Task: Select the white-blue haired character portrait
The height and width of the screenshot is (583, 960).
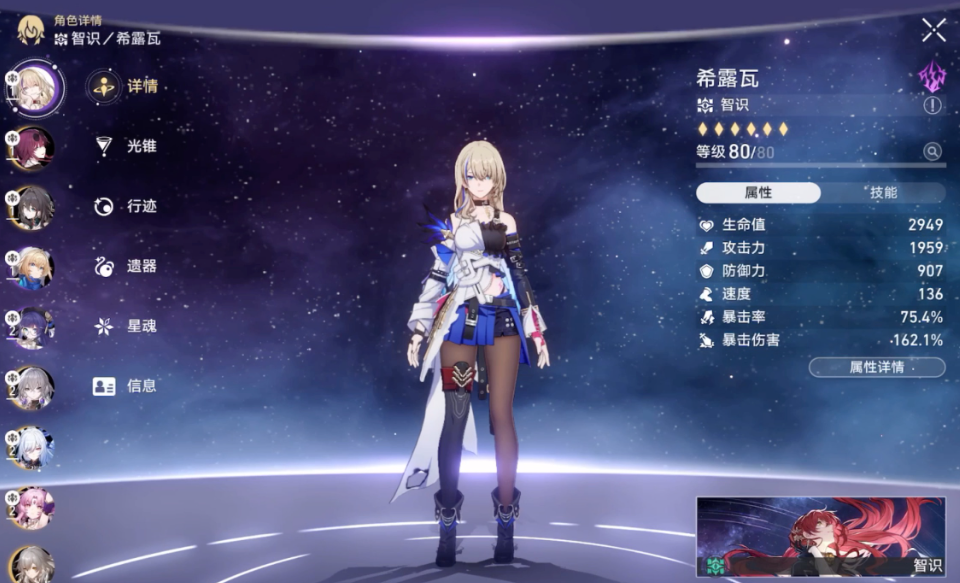Action: [x=34, y=447]
